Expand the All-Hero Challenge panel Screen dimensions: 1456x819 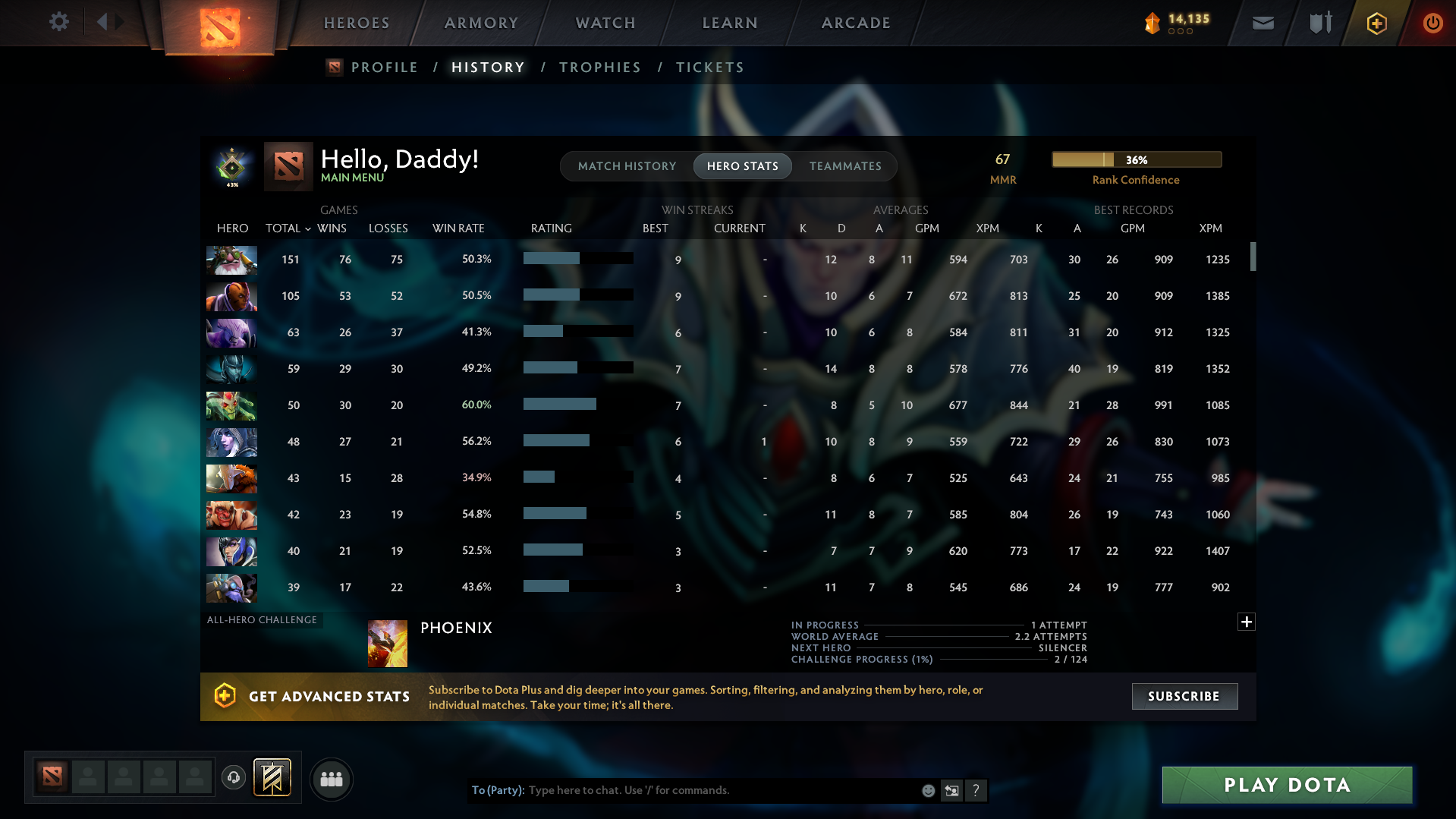click(1246, 621)
